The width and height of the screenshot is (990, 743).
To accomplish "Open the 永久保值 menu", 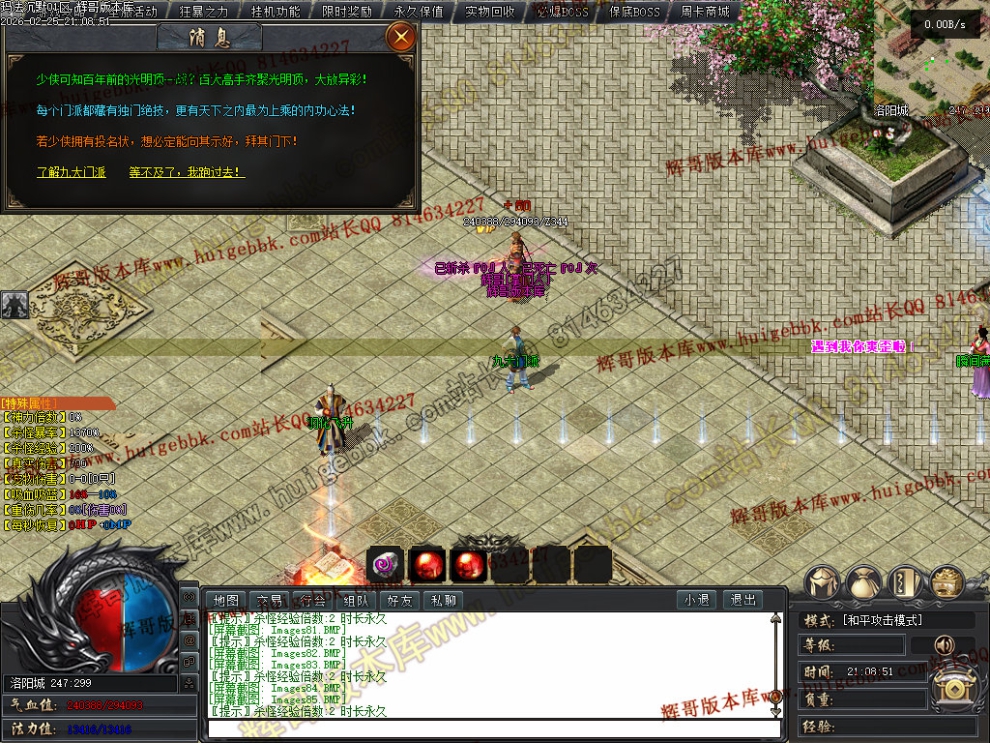I will click(419, 12).
